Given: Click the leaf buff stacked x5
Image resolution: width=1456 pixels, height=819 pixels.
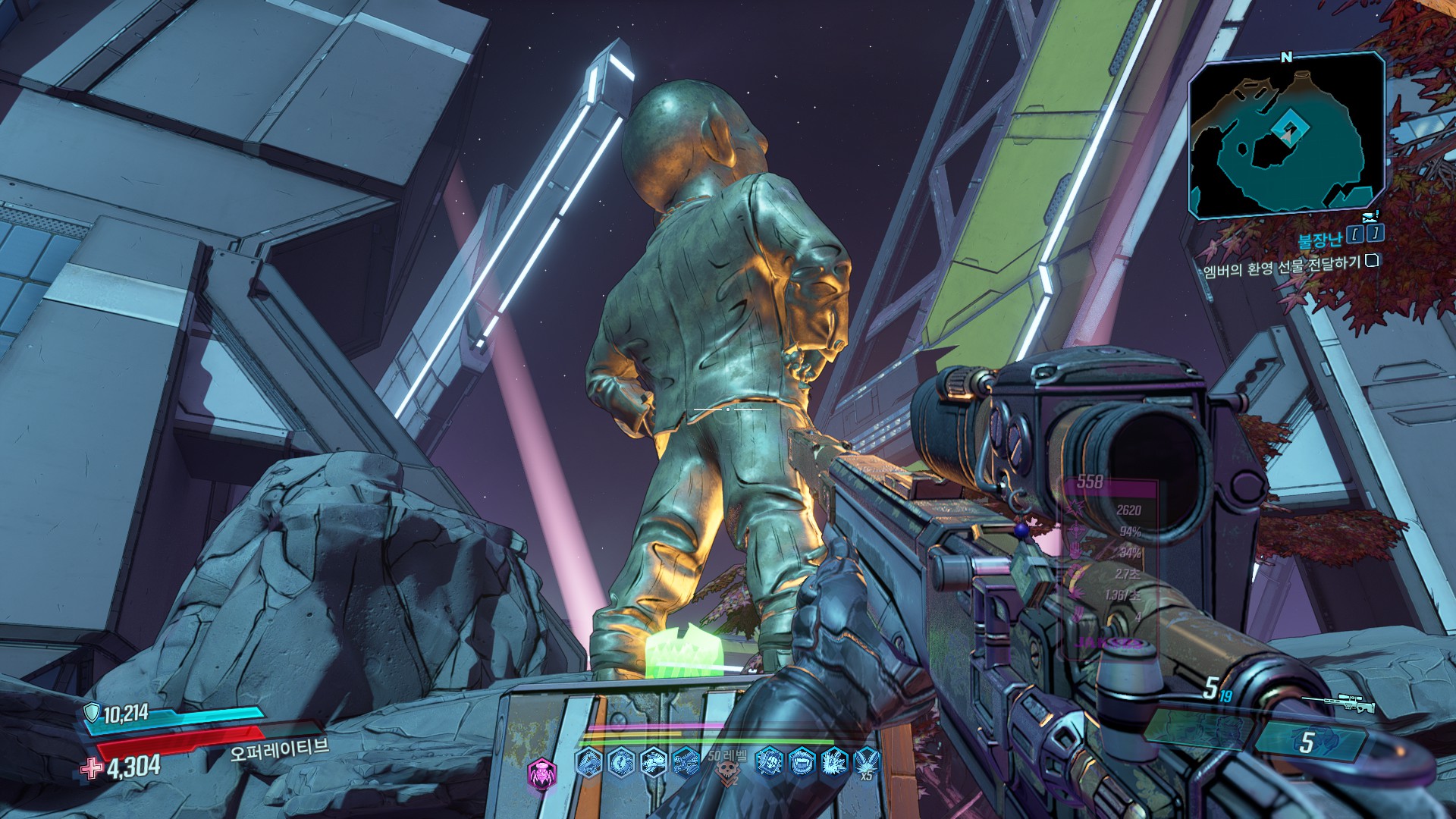Looking at the screenshot, I should point(866,761).
